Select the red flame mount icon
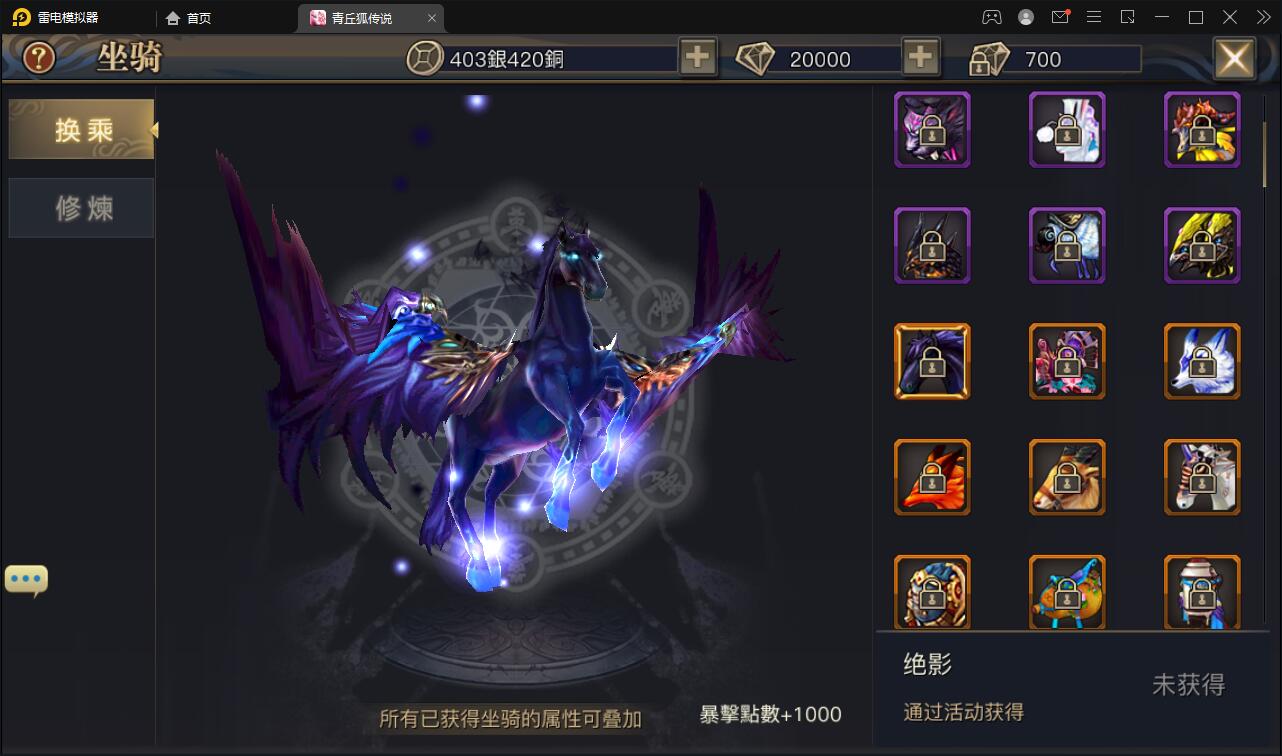The height and width of the screenshot is (756, 1282). click(x=1202, y=129)
